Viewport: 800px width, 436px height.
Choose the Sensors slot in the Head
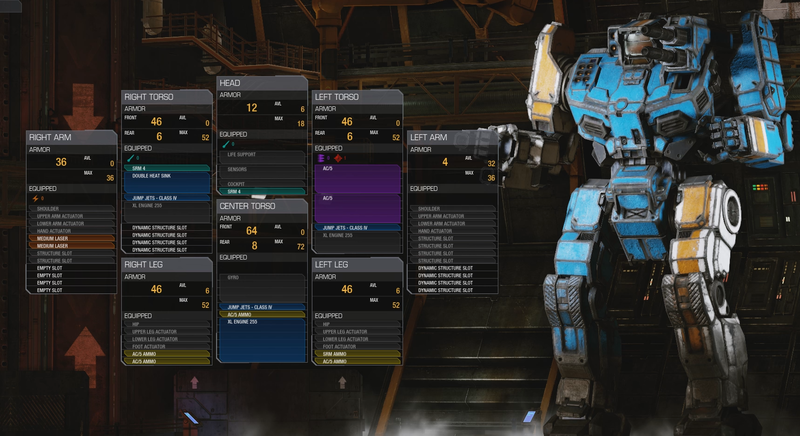(x=262, y=170)
